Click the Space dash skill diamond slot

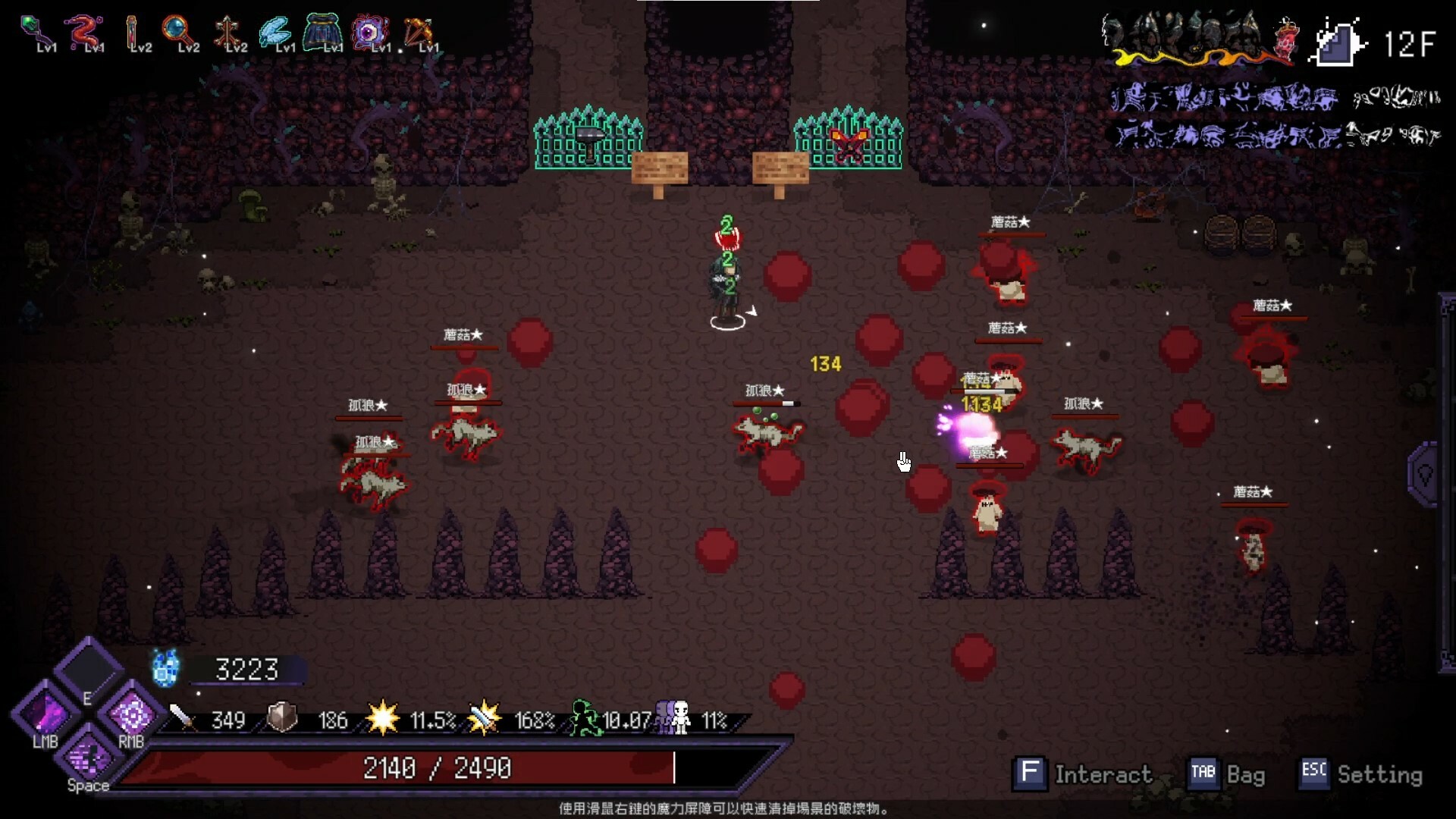point(86,758)
